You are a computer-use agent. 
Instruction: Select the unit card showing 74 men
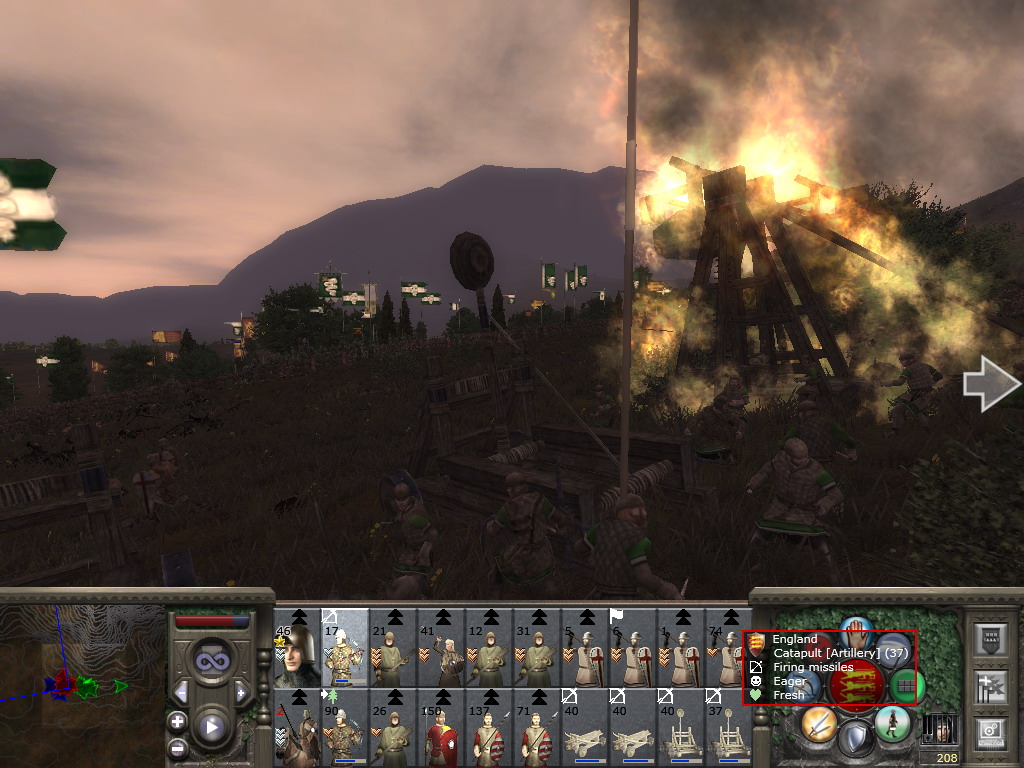tap(727, 647)
